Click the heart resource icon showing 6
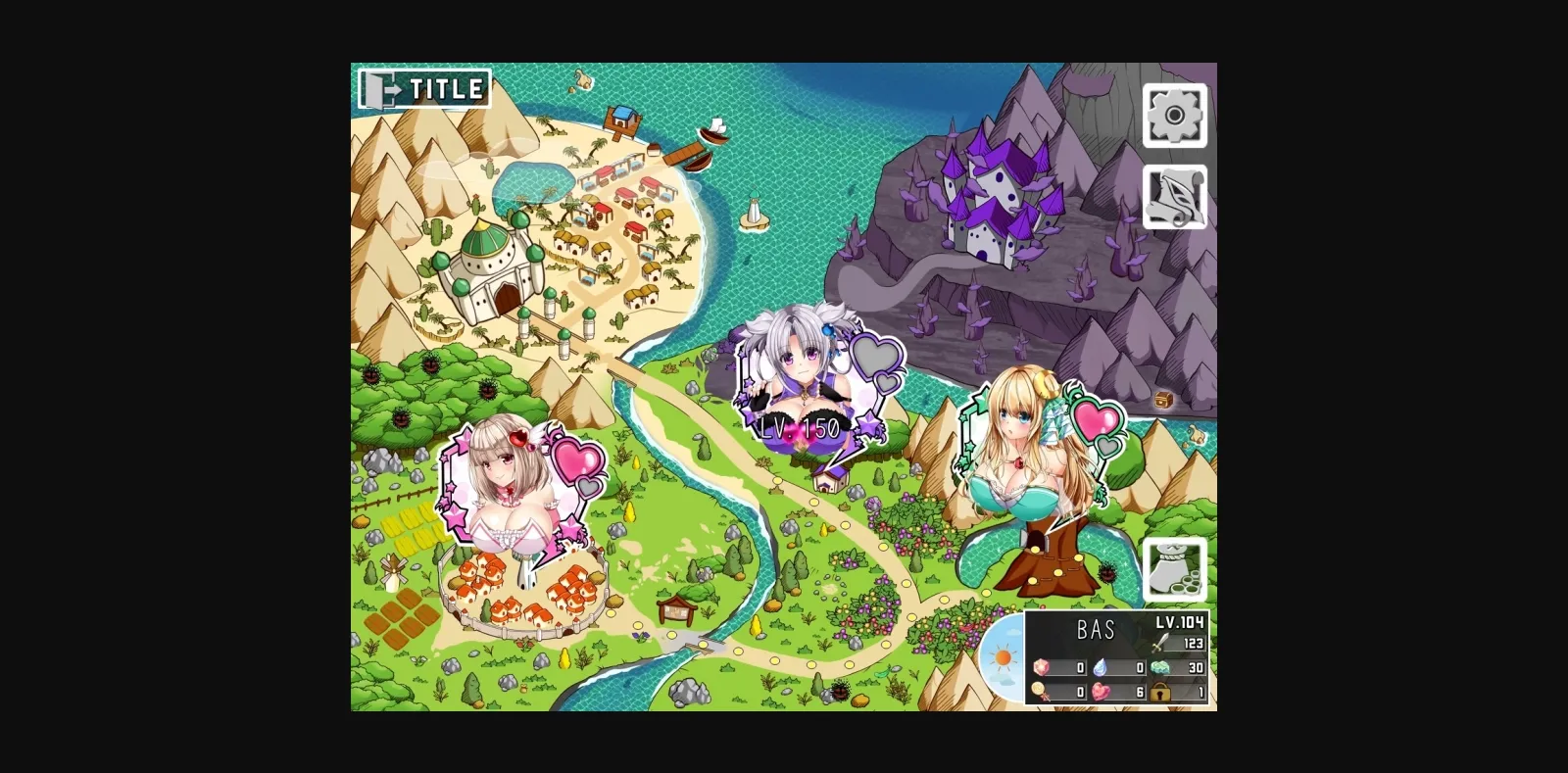This screenshot has width=1568, height=773. (x=1101, y=691)
